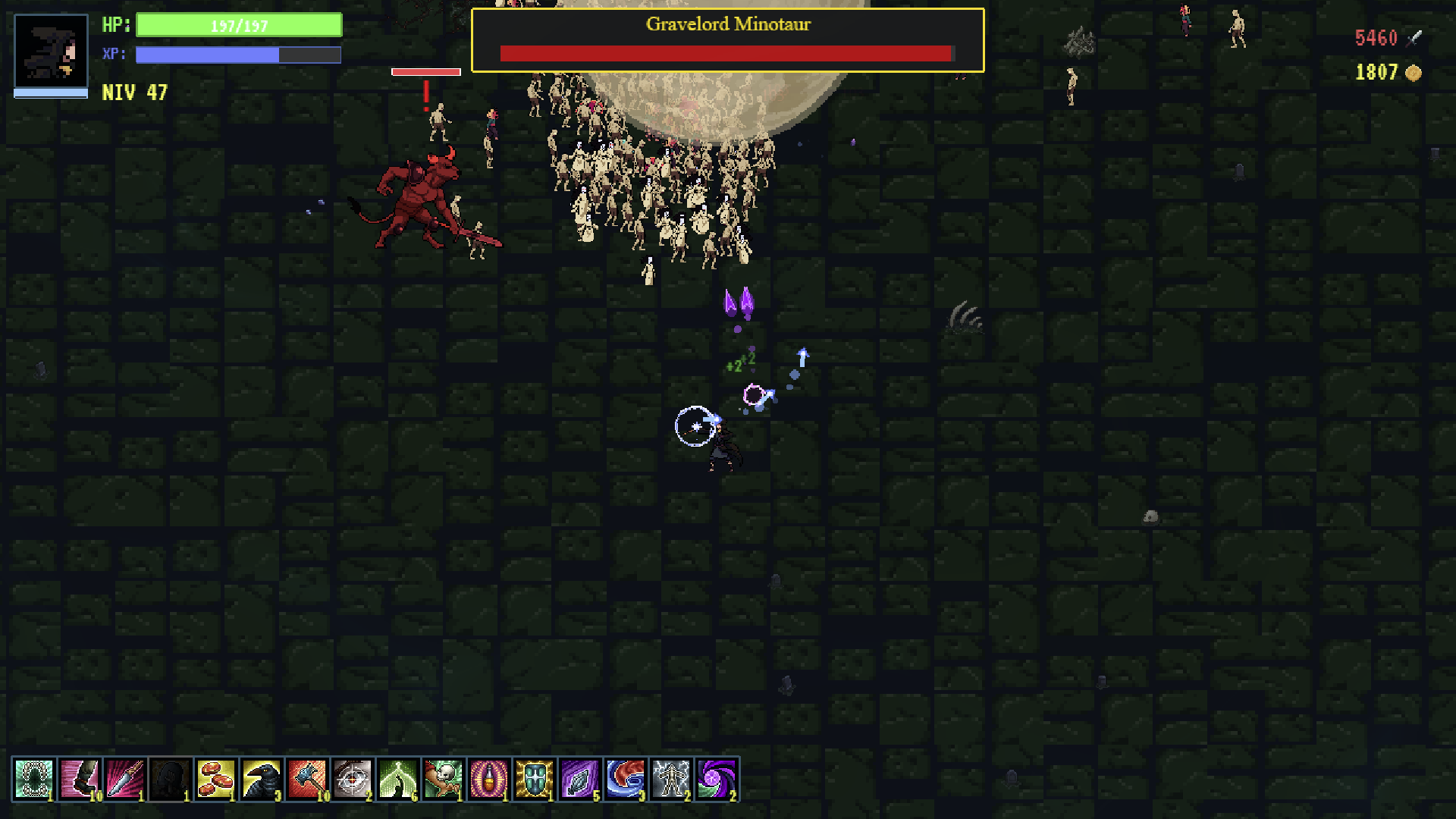1456x819 pixels.
Task: Pick the raw meat steaks icon
Action: click(216, 779)
